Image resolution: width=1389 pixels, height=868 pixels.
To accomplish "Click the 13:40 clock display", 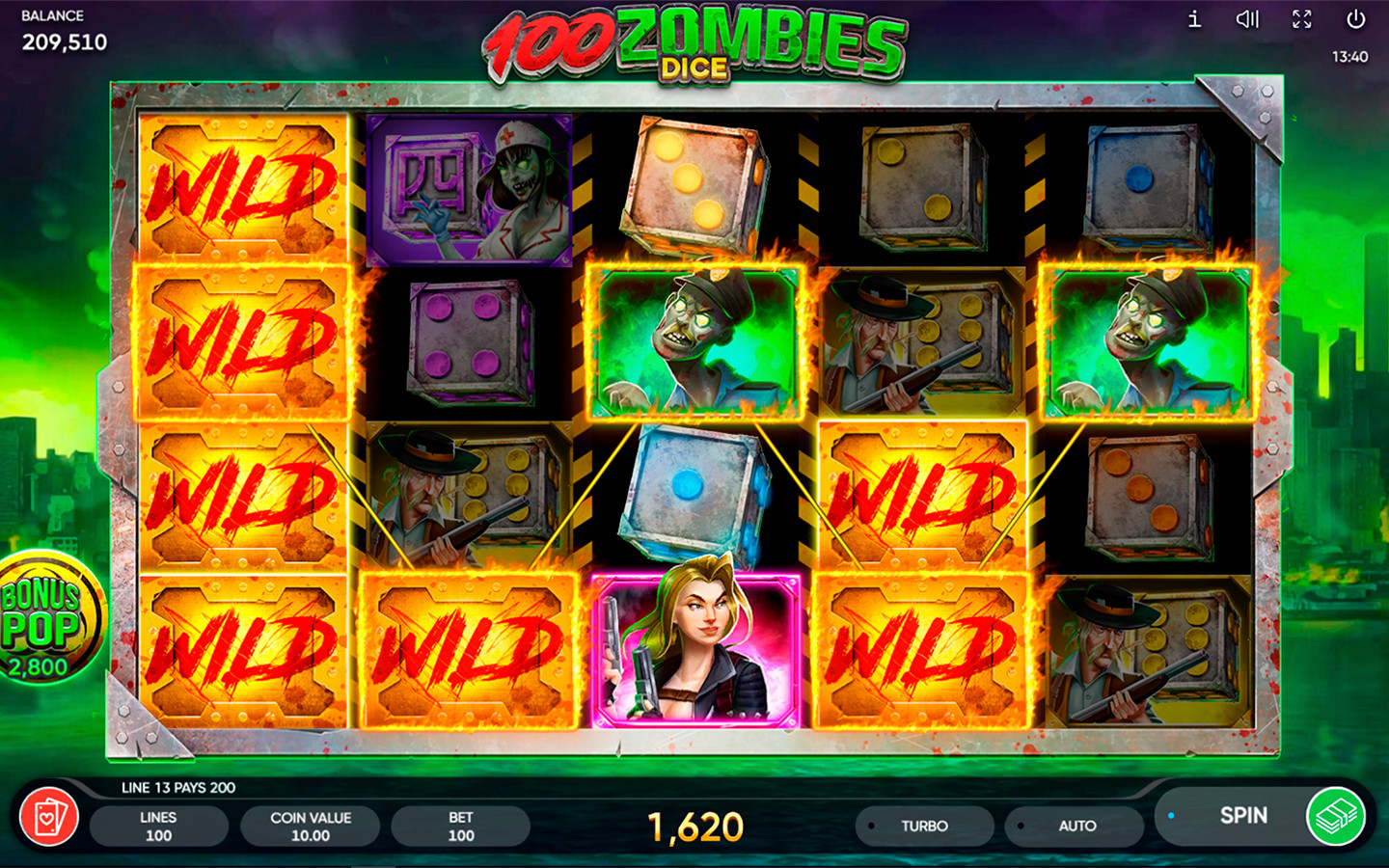I will pyautogui.click(x=1351, y=57).
